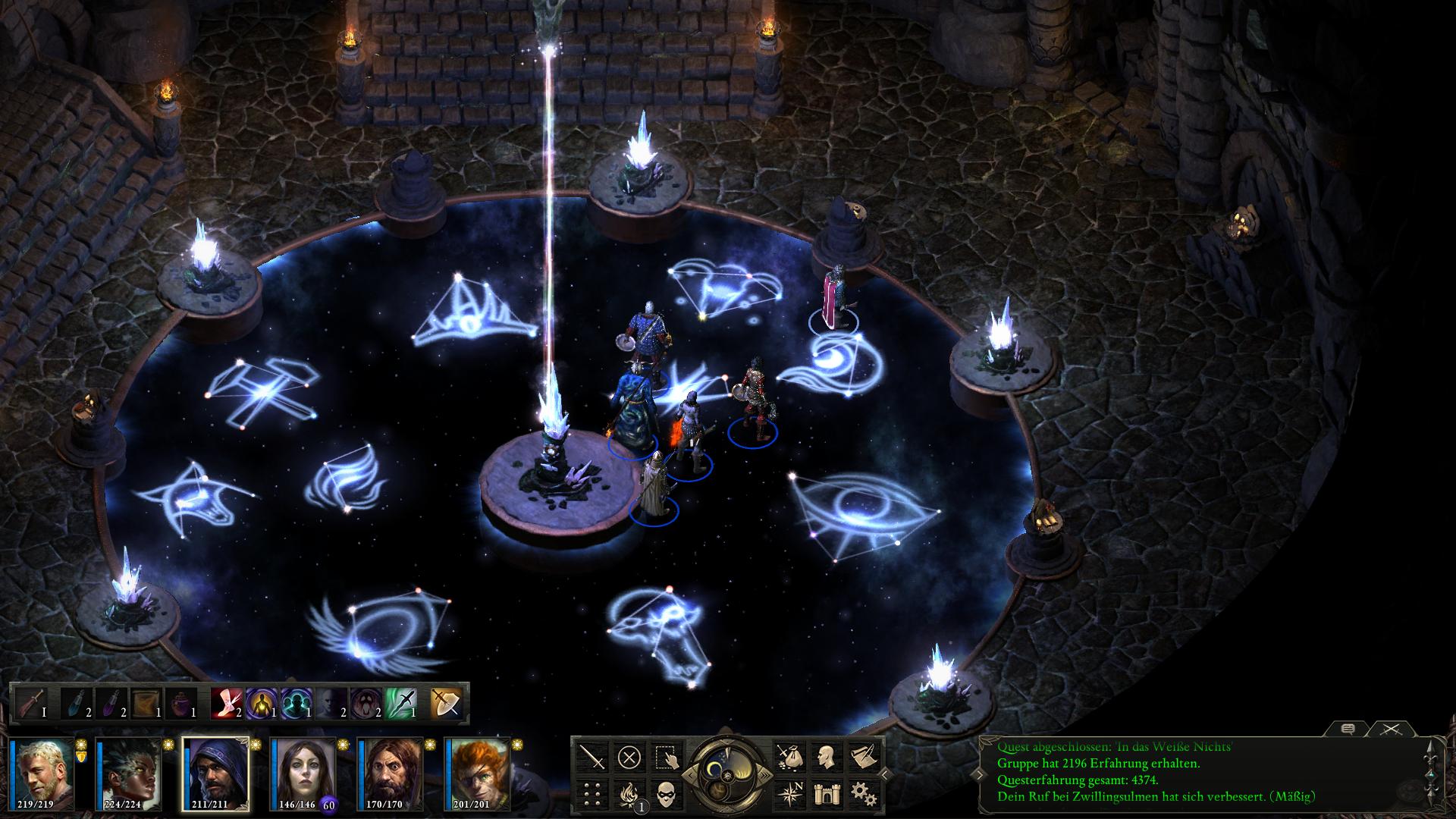Select the hooded mage party portrait

215,773
